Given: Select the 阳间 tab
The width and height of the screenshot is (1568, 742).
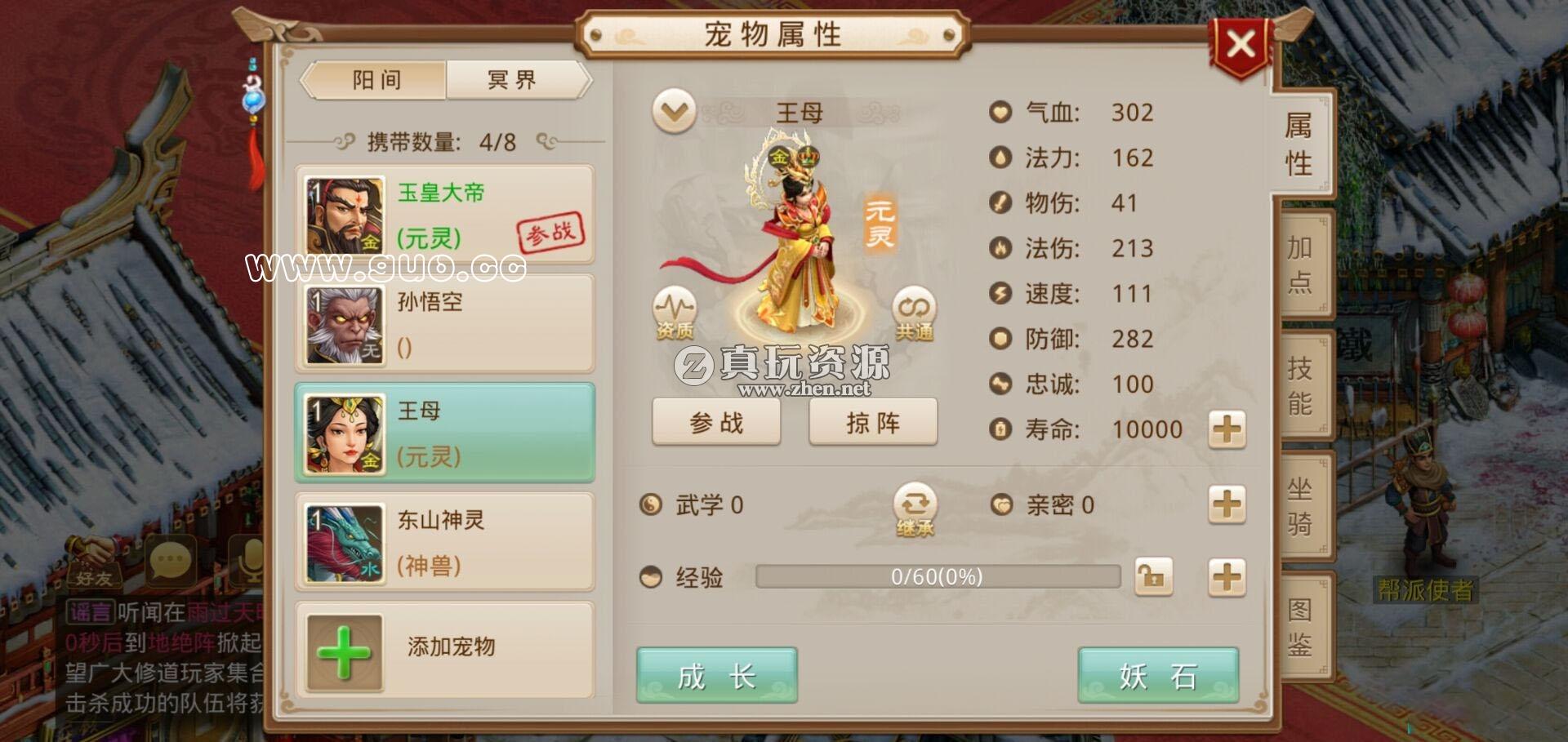Looking at the screenshot, I should click(x=376, y=80).
